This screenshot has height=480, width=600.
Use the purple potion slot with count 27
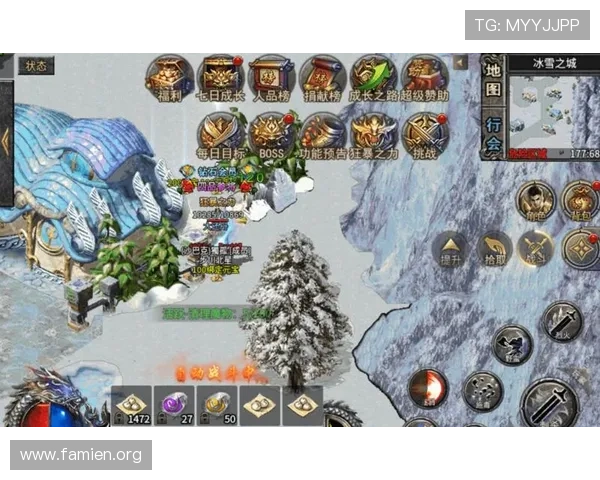pyautogui.click(x=177, y=405)
